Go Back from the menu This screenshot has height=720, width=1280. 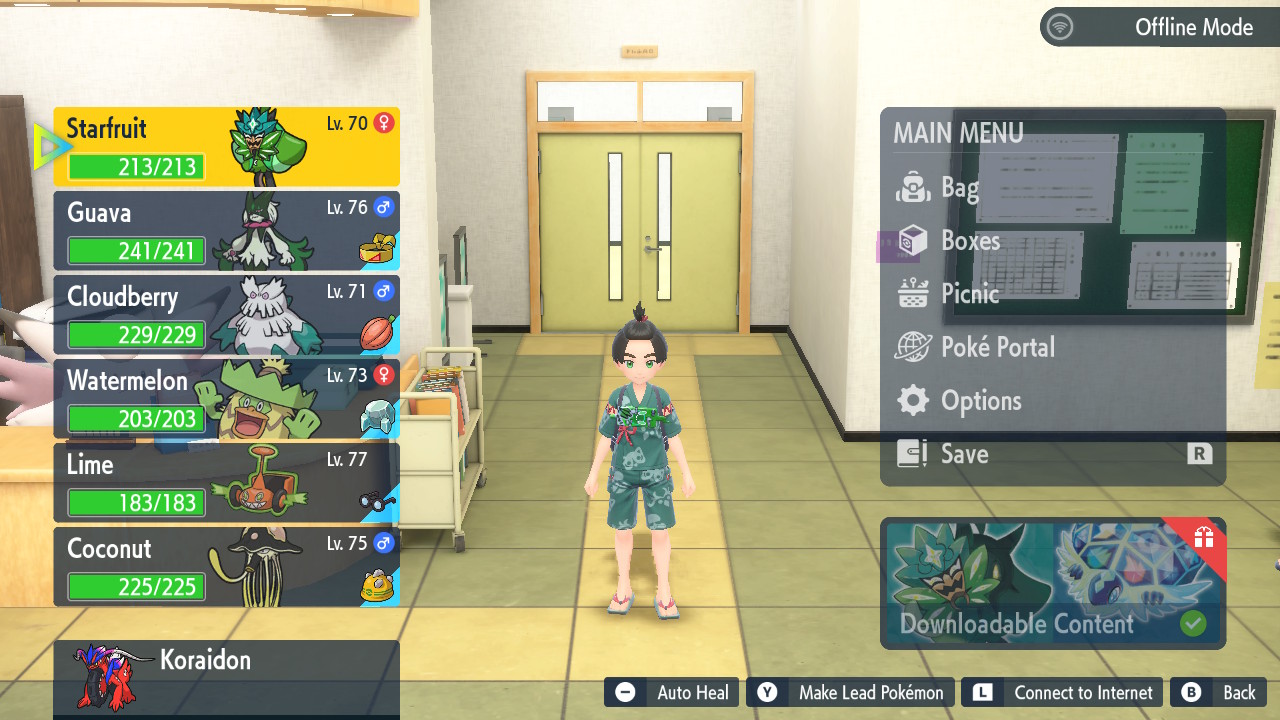[x=1222, y=692]
